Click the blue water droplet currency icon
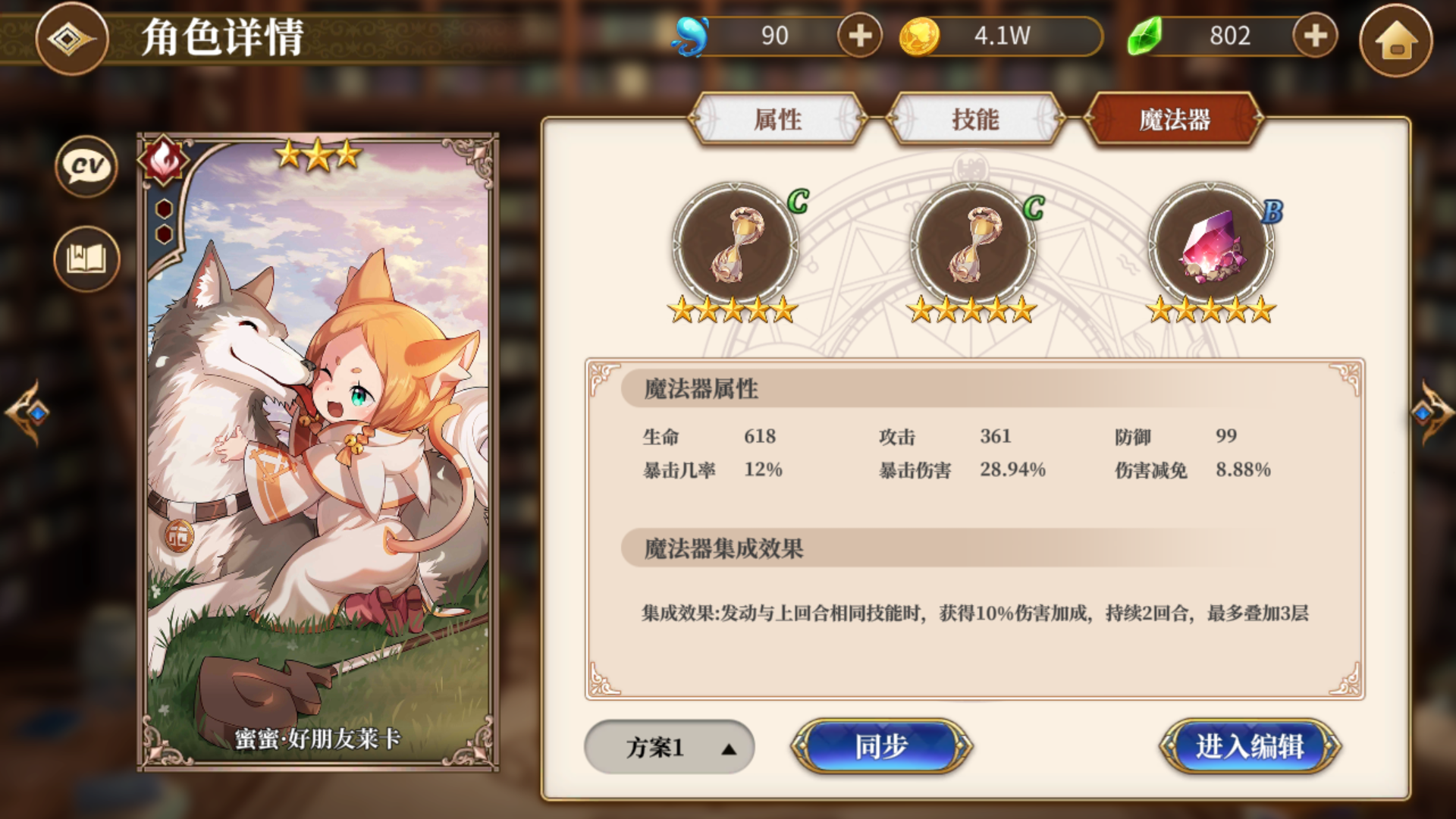The height and width of the screenshot is (819, 1456). click(x=692, y=34)
